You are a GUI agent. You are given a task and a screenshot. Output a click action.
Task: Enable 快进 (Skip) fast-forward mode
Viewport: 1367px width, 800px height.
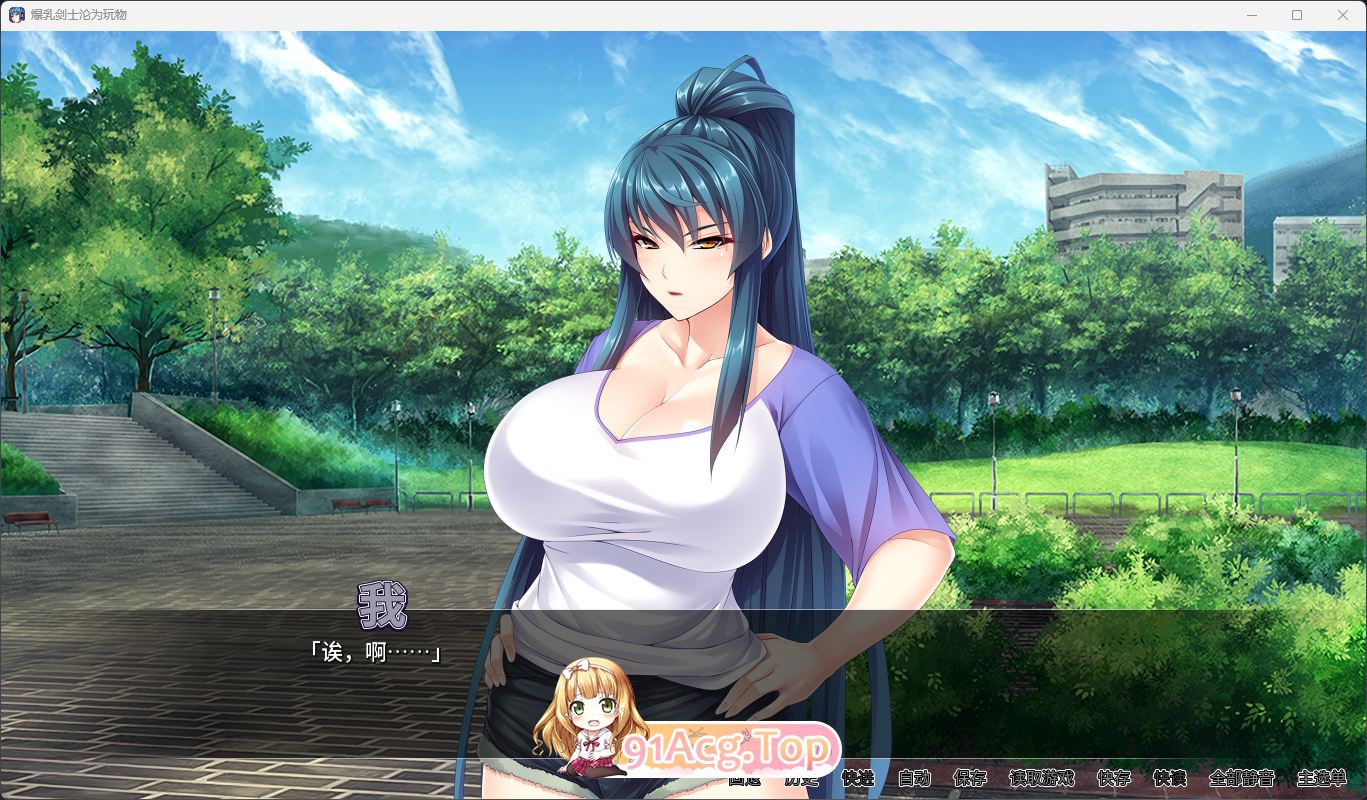tap(858, 778)
